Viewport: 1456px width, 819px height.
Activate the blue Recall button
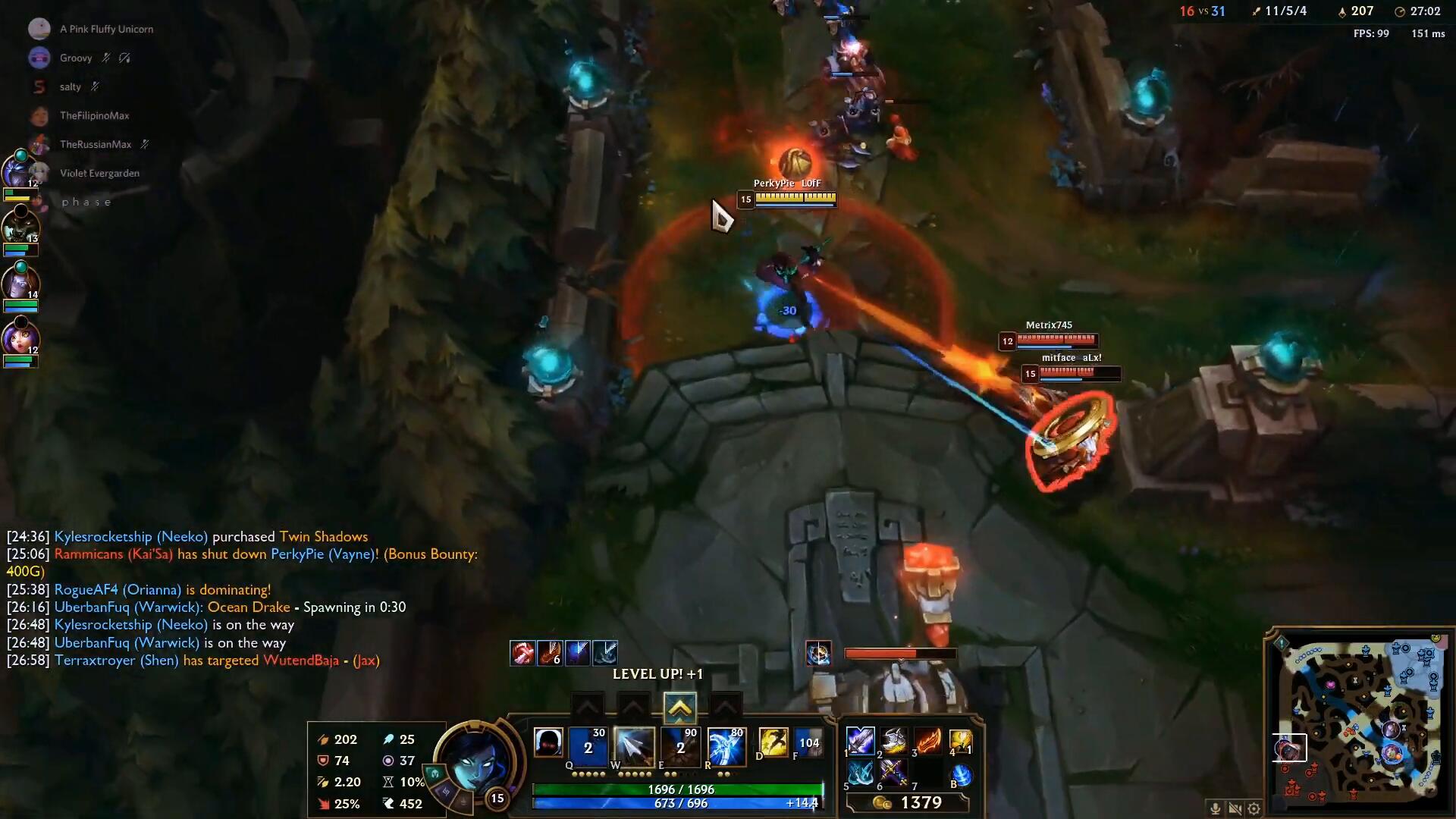click(x=961, y=775)
